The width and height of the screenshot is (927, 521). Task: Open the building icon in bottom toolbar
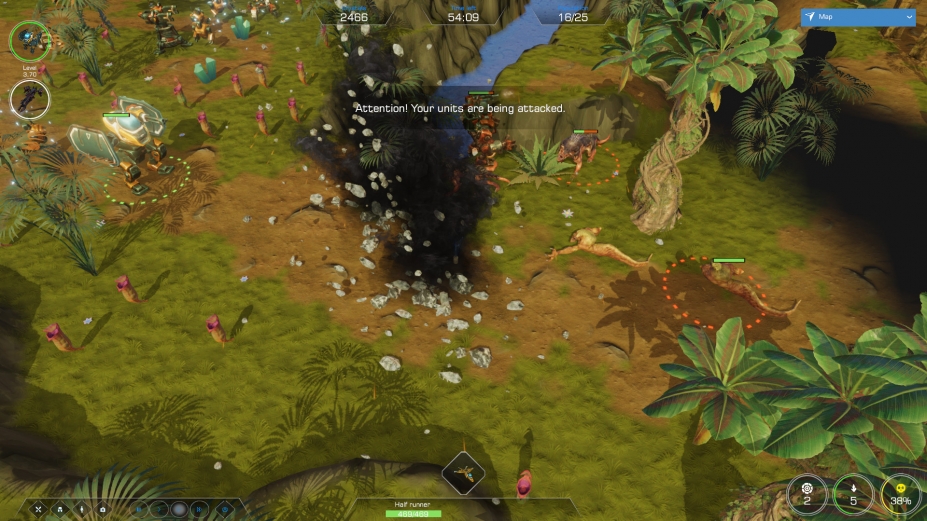(59, 509)
